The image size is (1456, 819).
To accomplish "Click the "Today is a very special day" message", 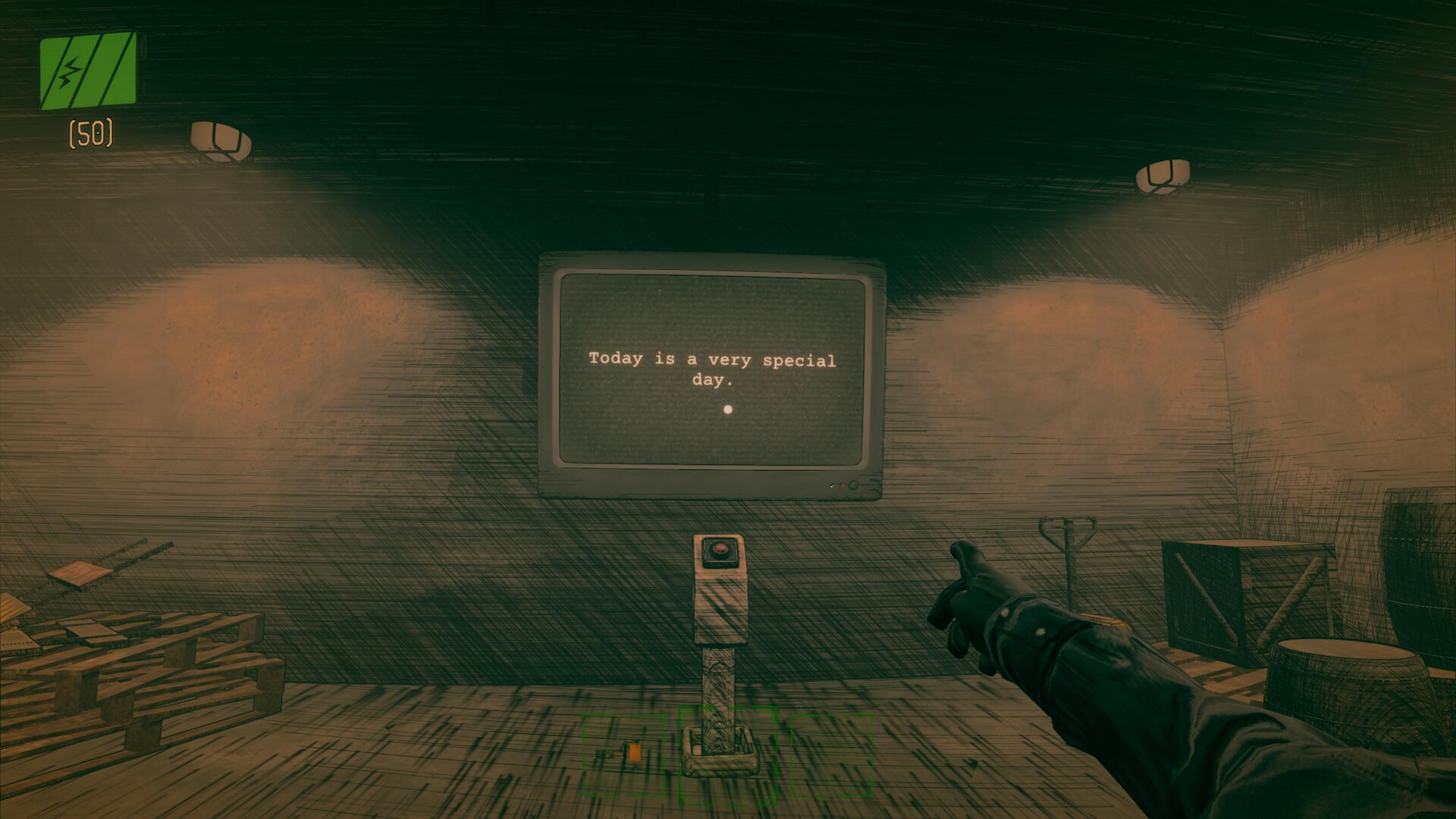I will [711, 371].
